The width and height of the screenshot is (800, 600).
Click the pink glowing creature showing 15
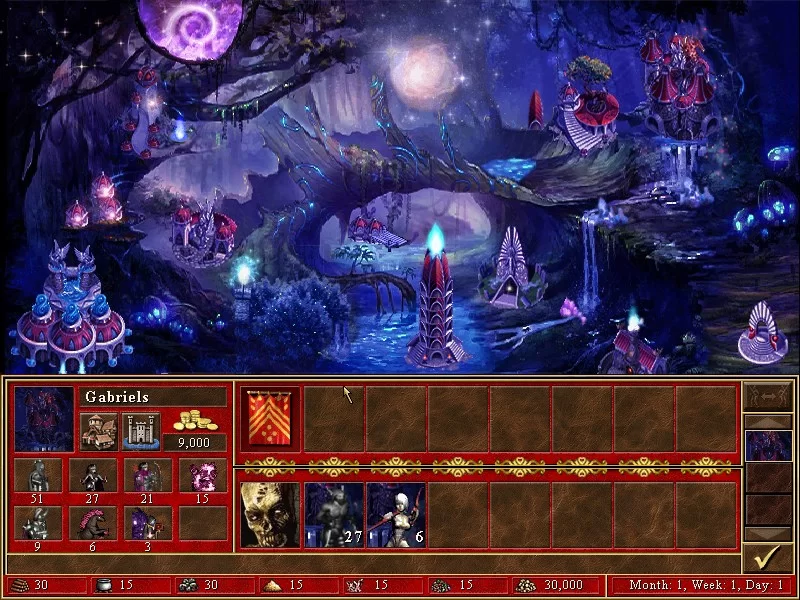pyautogui.click(x=202, y=476)
